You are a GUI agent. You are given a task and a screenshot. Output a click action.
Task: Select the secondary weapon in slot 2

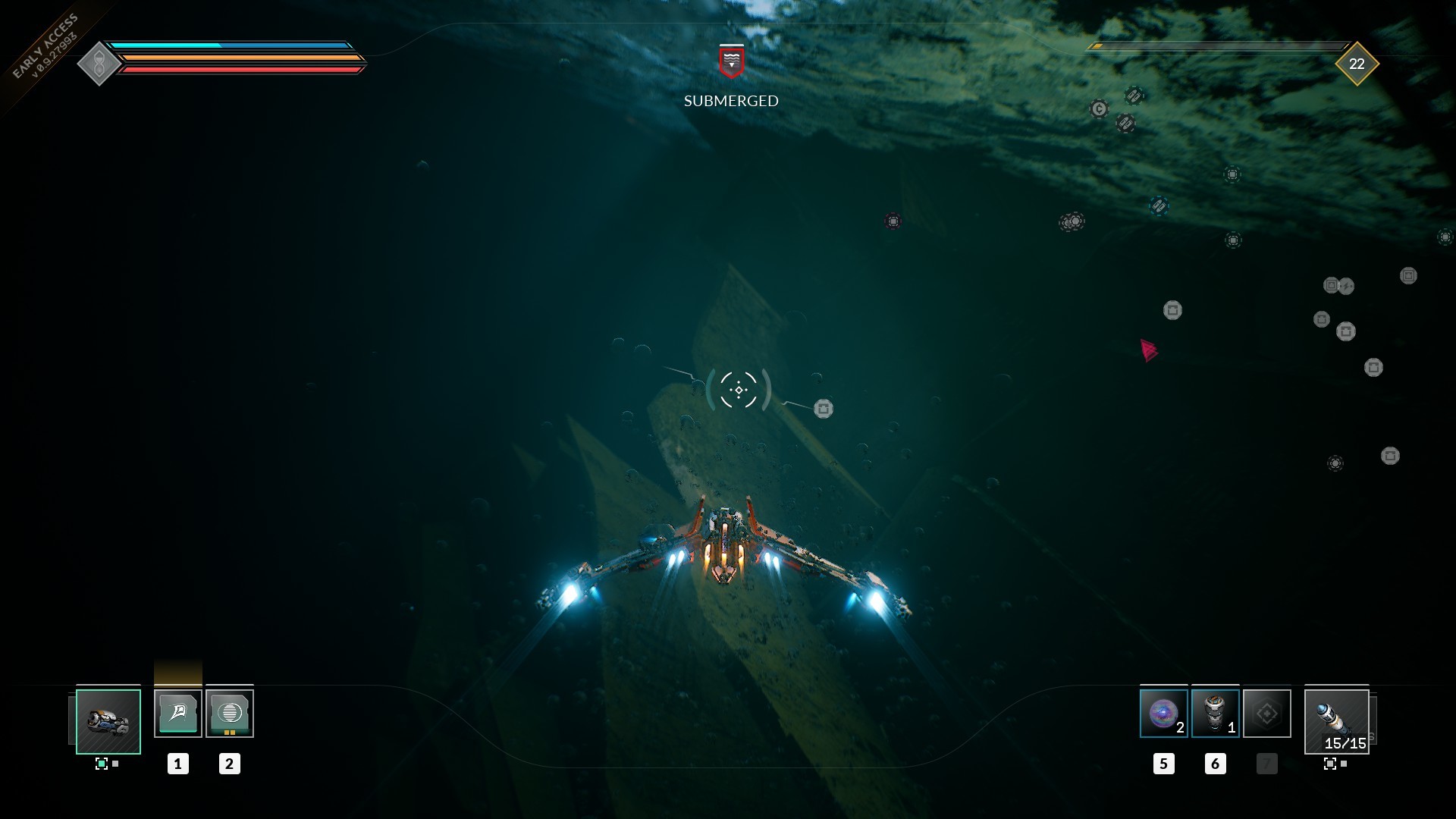point(230,713)
